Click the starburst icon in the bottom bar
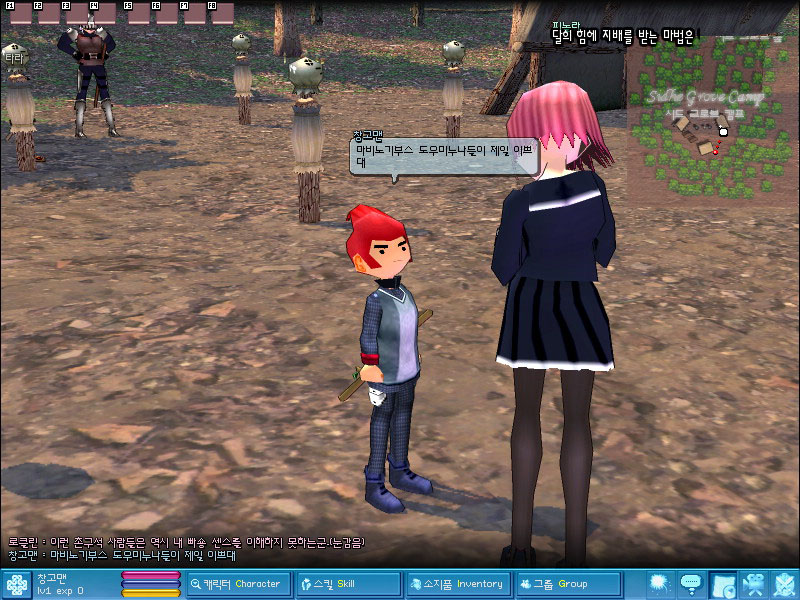The width and height of the screenshot is (800, 600). pyautogui.click(x=659, y=584)
